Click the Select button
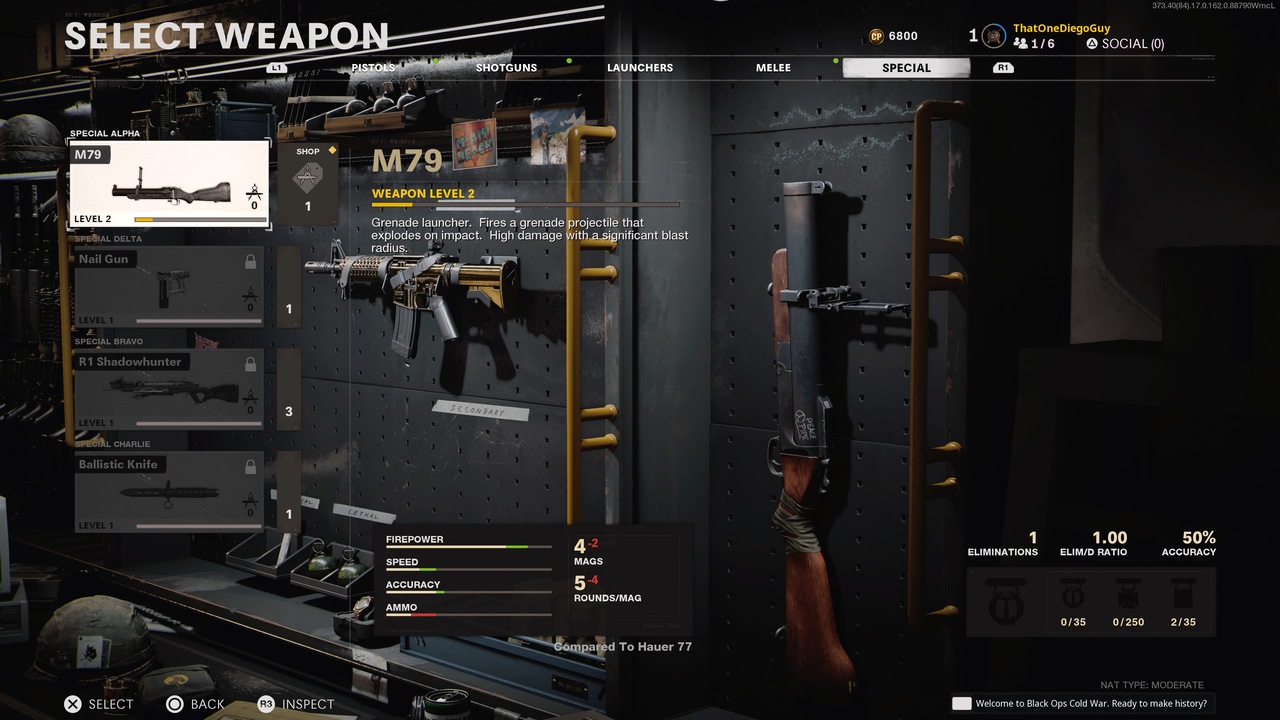The image size is (1280, 720). 98,704
